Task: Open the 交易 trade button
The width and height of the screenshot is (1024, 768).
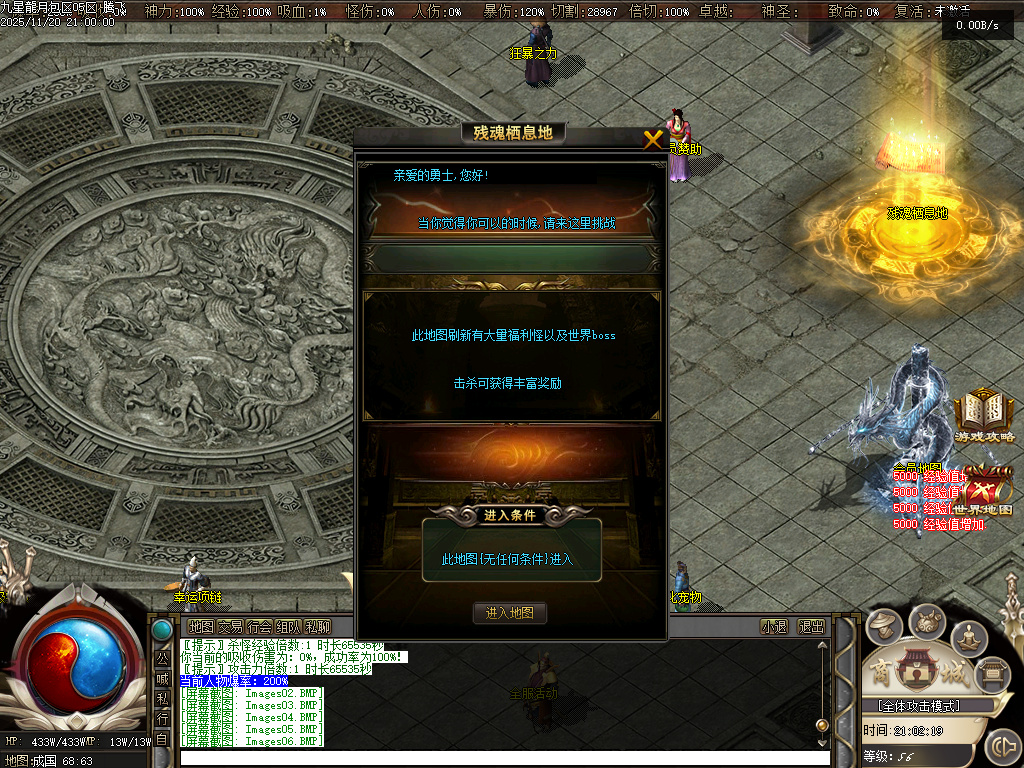Action: click(x=230, y=627)
